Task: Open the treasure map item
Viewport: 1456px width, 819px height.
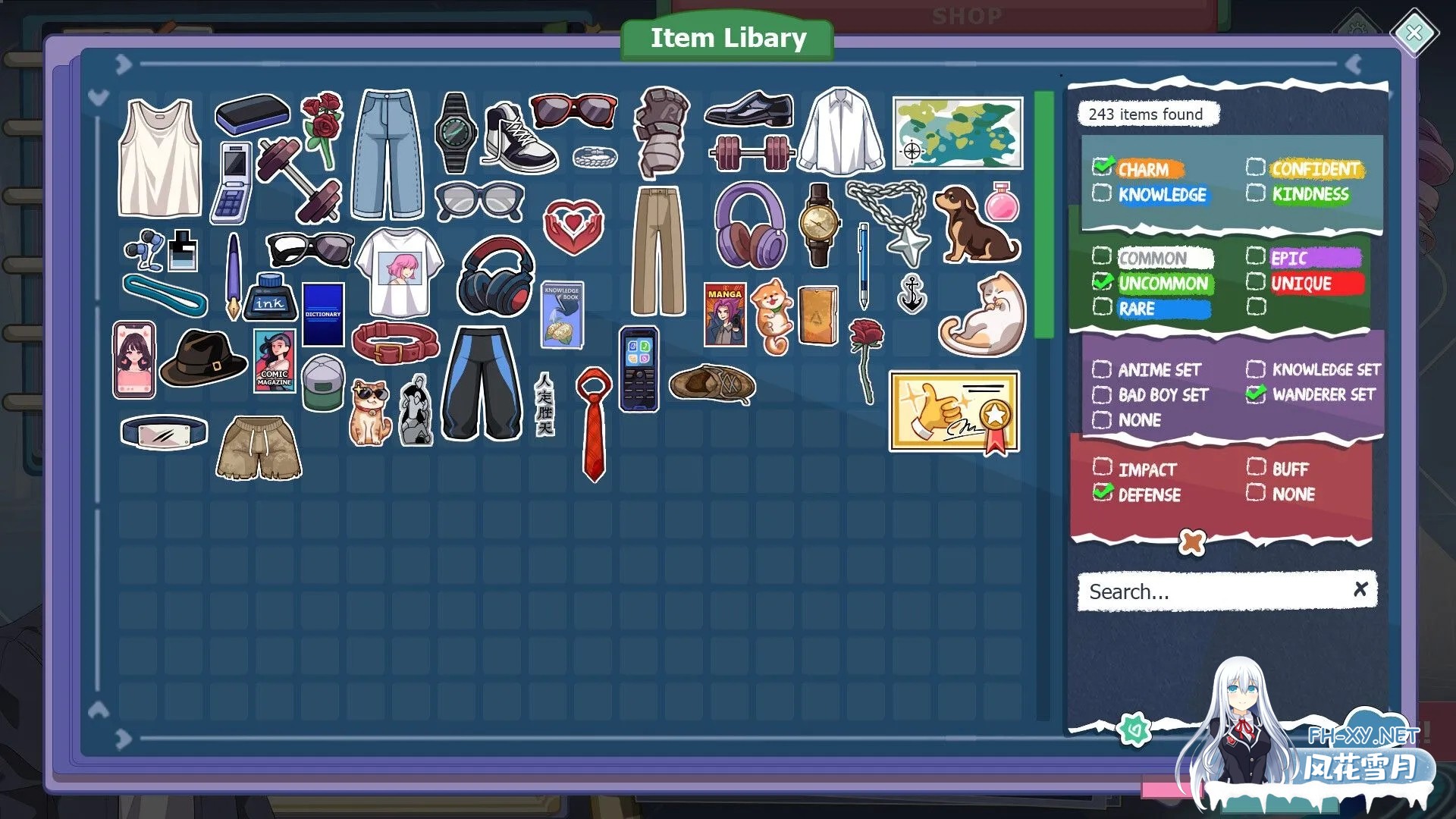Action: point(957,133)
